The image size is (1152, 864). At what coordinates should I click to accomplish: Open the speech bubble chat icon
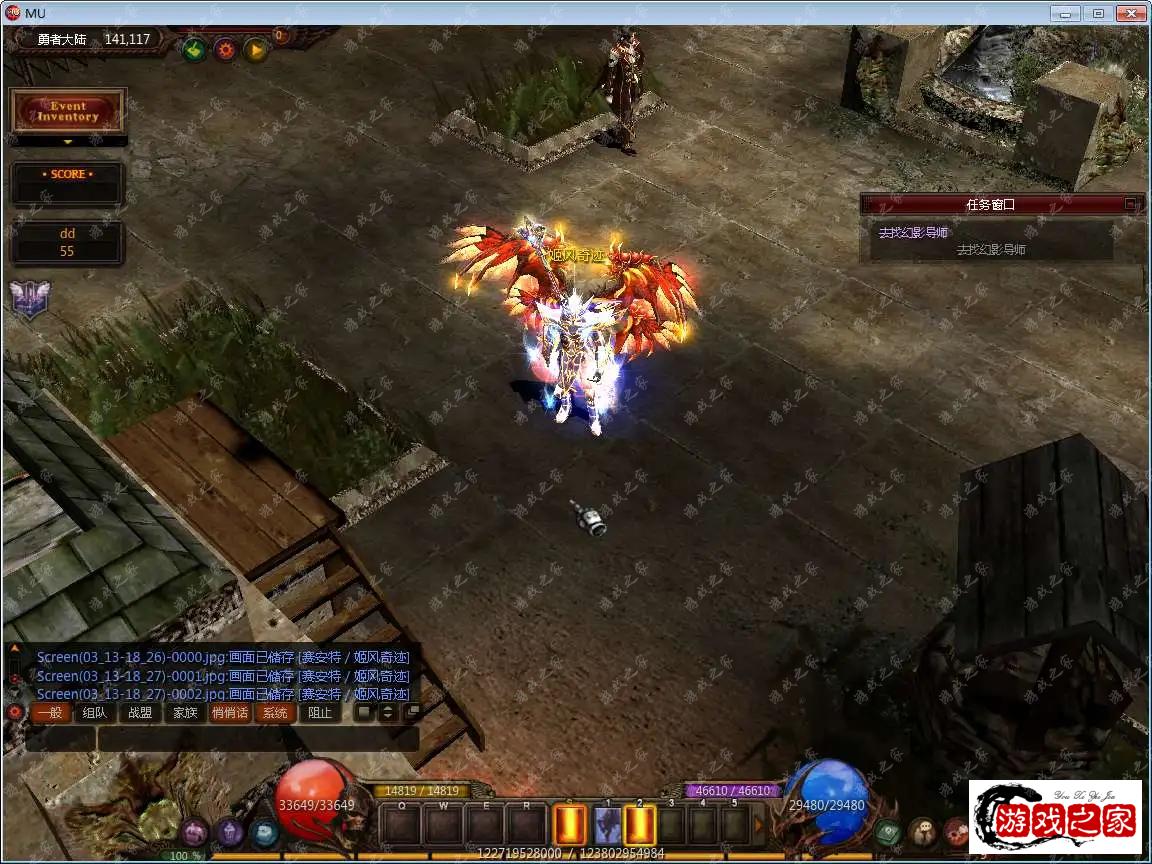[x=922, y=831]
